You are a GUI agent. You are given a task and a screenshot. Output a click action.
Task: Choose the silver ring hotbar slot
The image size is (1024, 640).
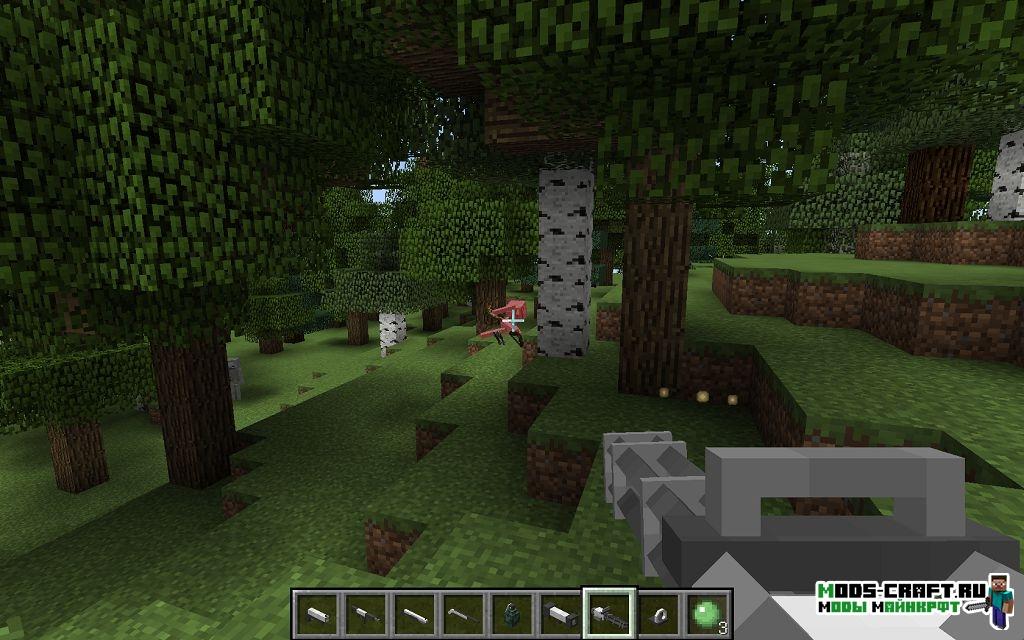pos(658,610)
